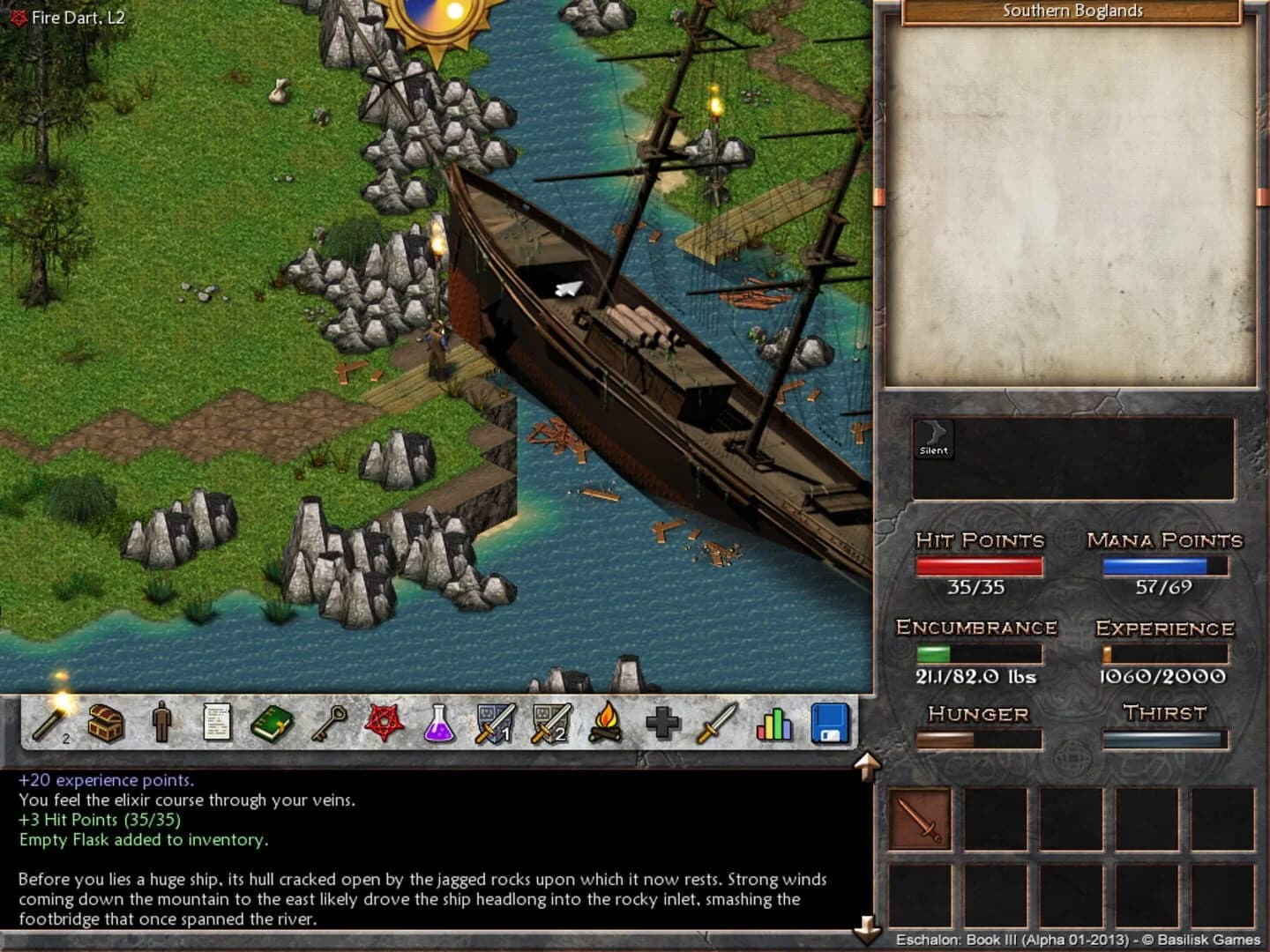Viewport: 1270px width, 952px height.
Task: Click the Southern Boglands map title
Action: [1072, 11]
